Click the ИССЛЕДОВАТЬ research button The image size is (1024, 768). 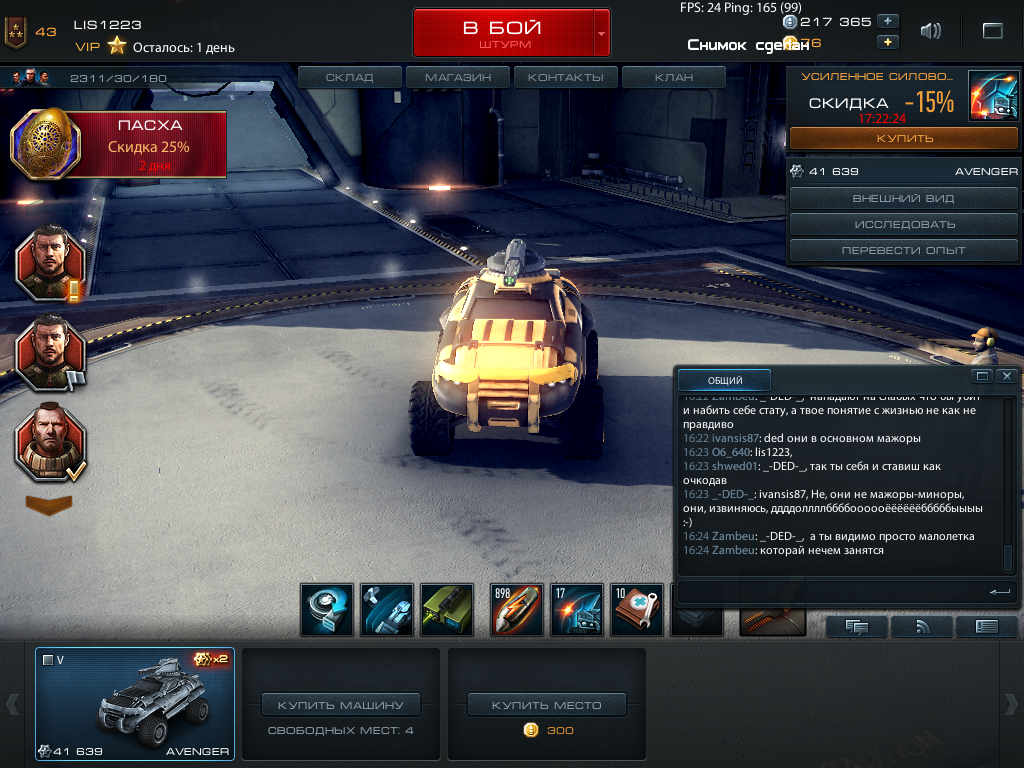coord(904,224)
